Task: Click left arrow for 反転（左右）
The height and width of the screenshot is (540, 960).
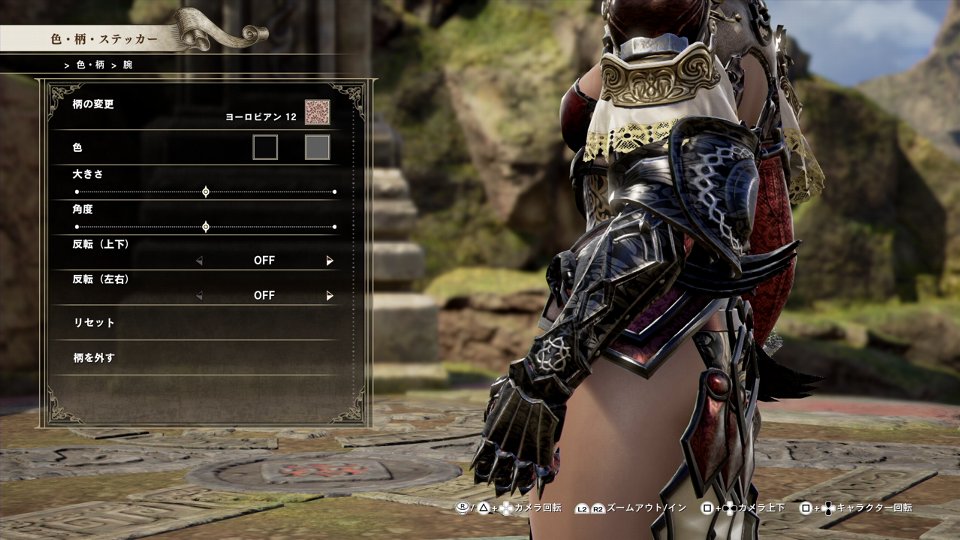Action: coord(199,296)
